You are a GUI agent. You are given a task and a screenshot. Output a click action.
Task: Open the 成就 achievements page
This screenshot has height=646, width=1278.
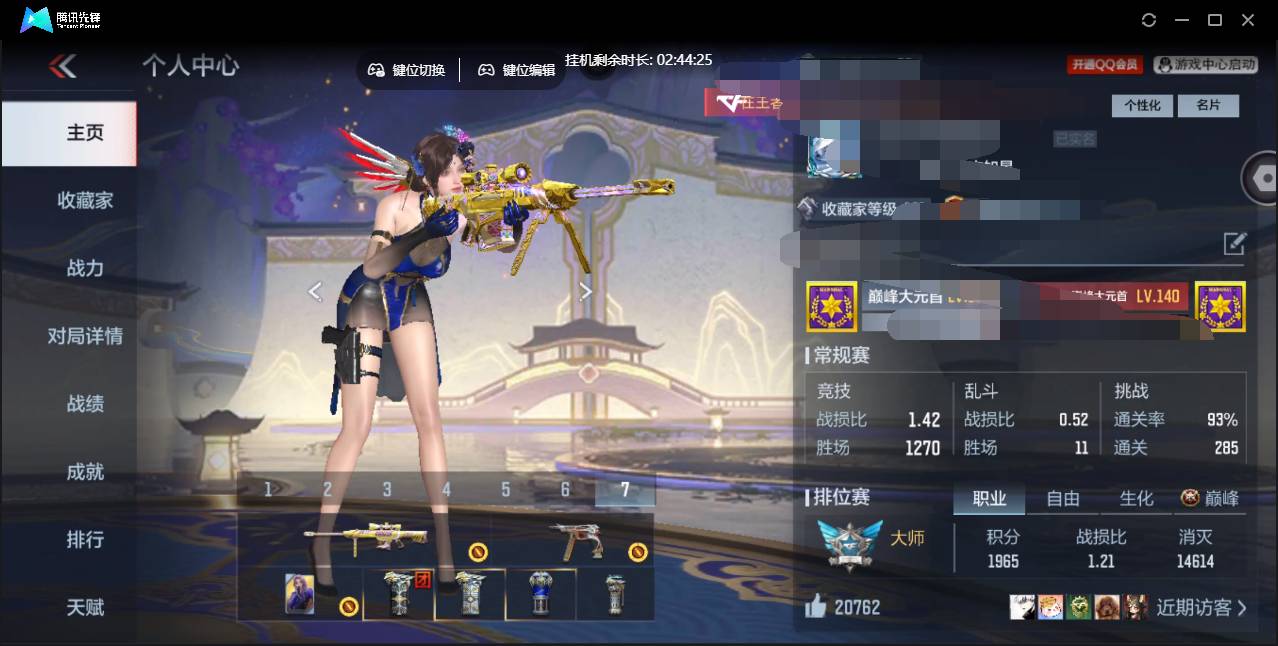(85, 472)
